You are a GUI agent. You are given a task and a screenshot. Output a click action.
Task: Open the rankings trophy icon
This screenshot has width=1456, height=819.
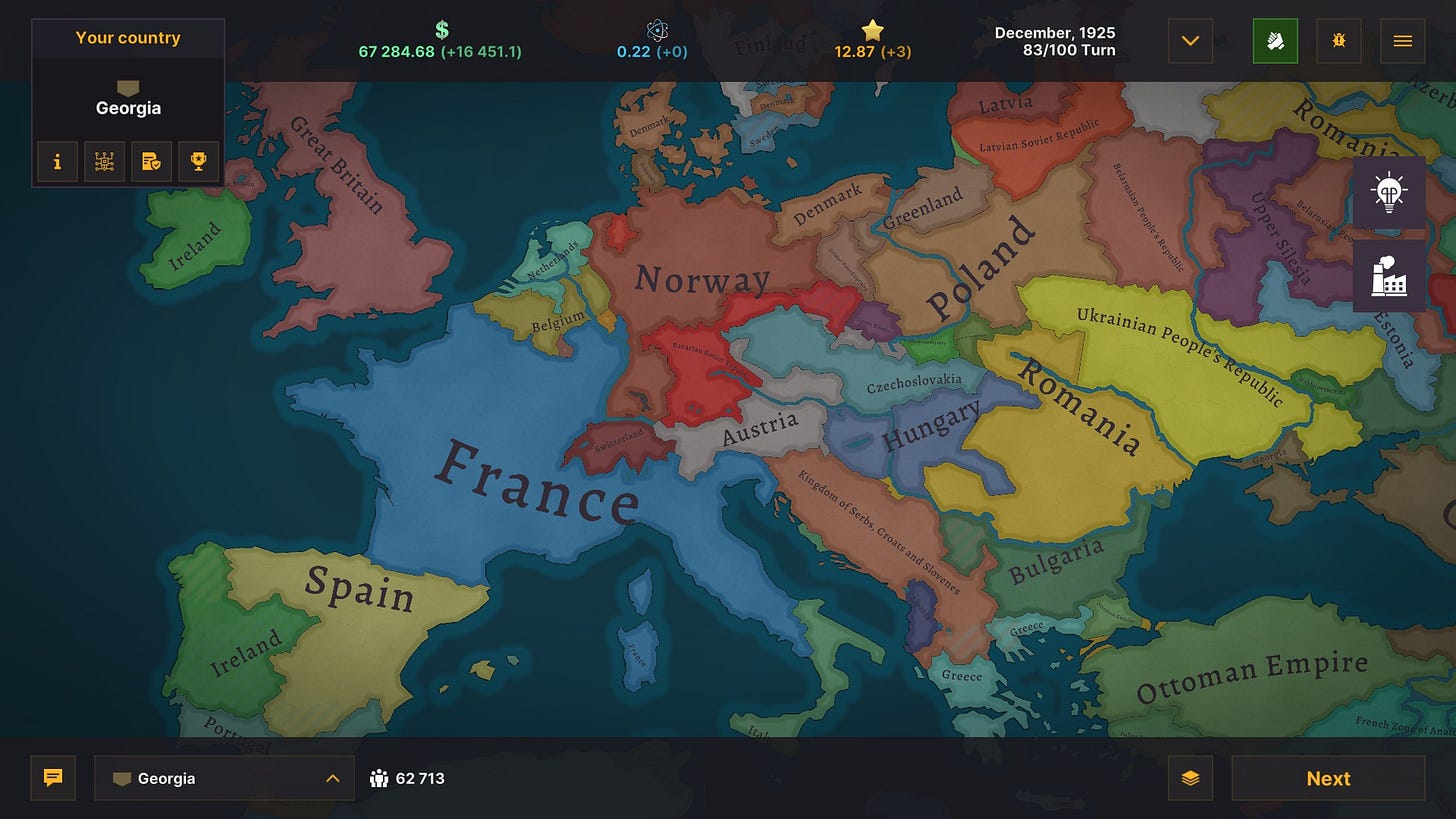(x=198, y=161)
